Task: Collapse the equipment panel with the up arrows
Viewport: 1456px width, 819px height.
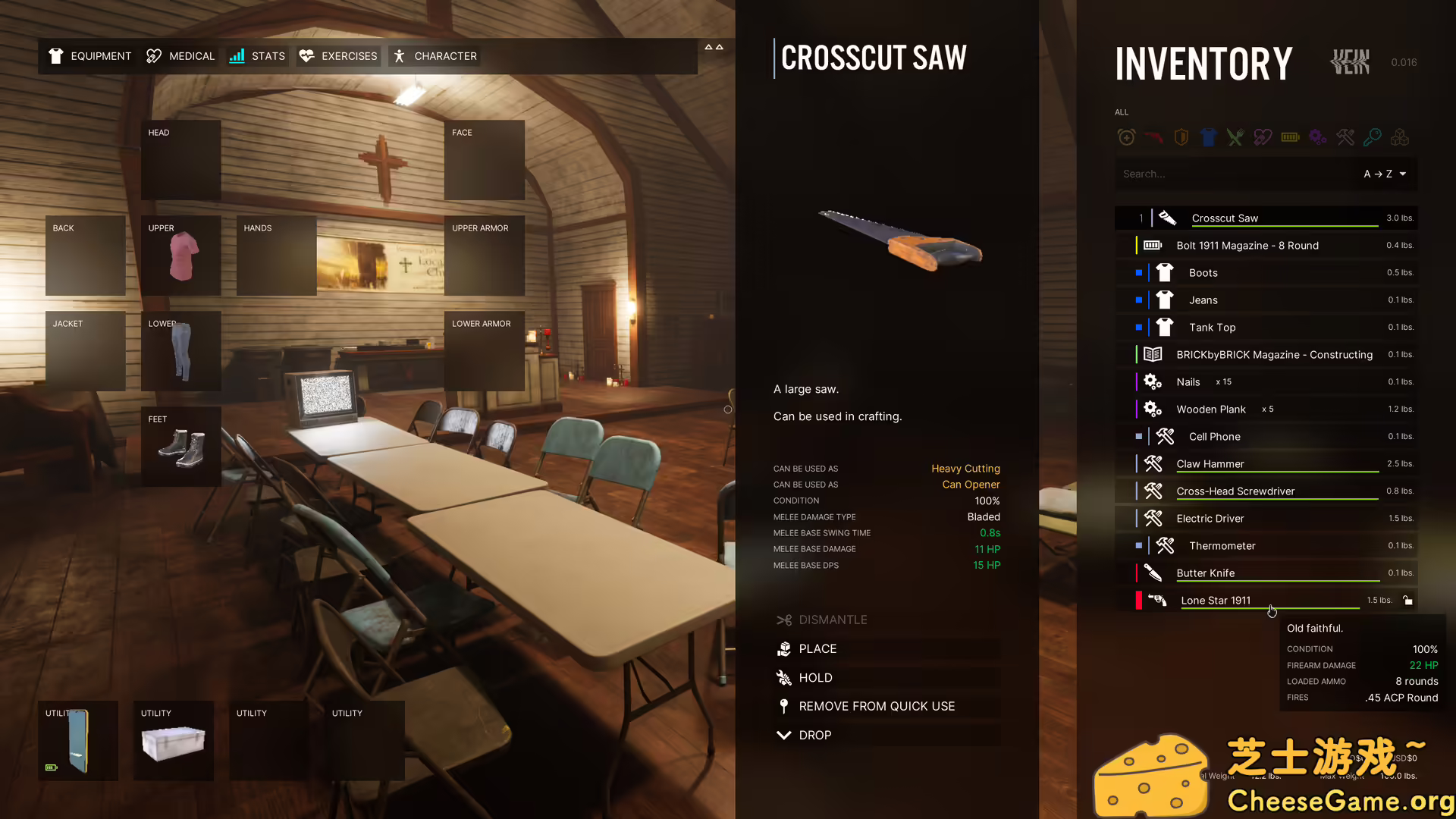Action: 714,47
